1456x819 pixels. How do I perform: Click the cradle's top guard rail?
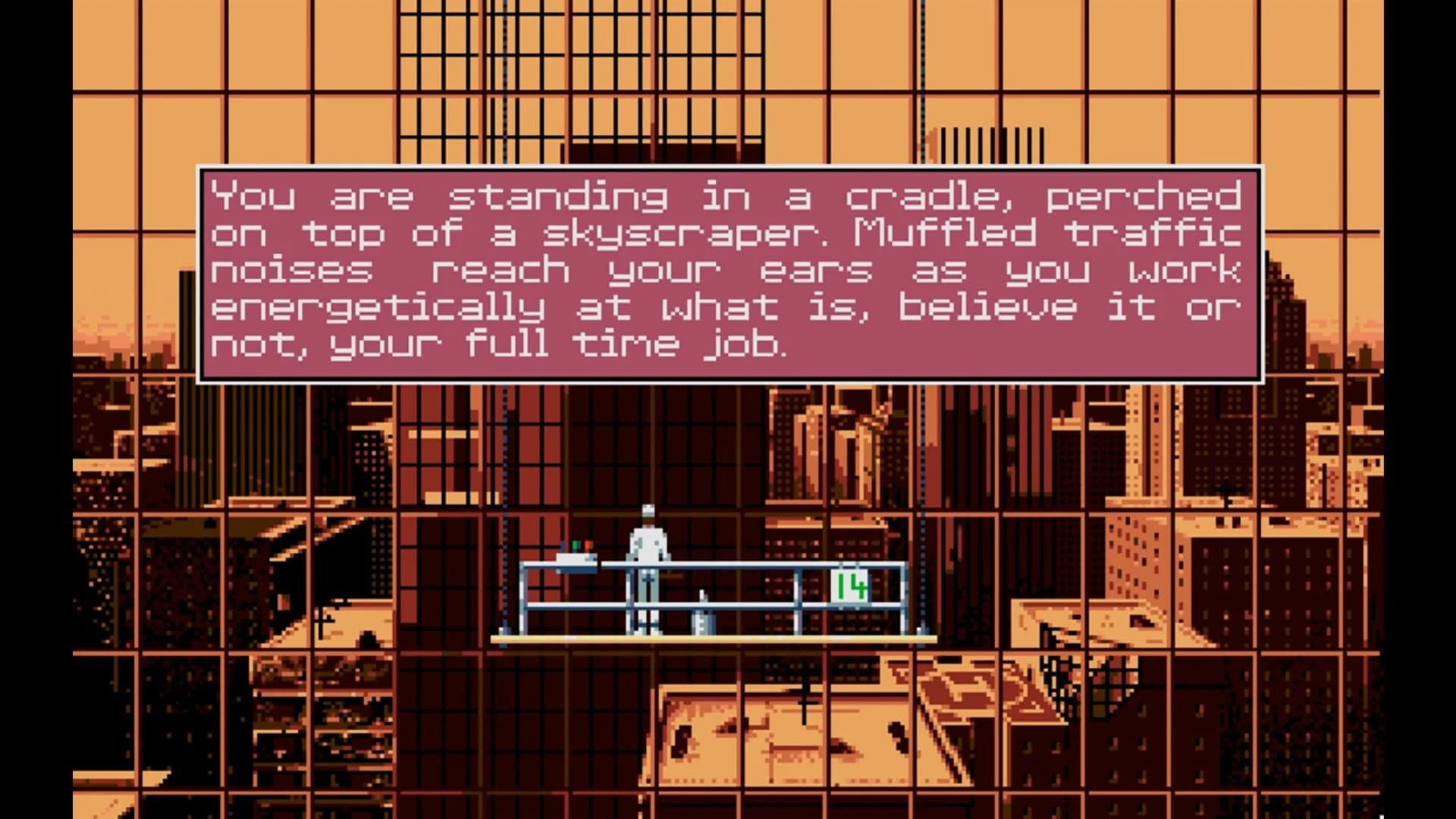pyautogui.click(x=758, y=565)
